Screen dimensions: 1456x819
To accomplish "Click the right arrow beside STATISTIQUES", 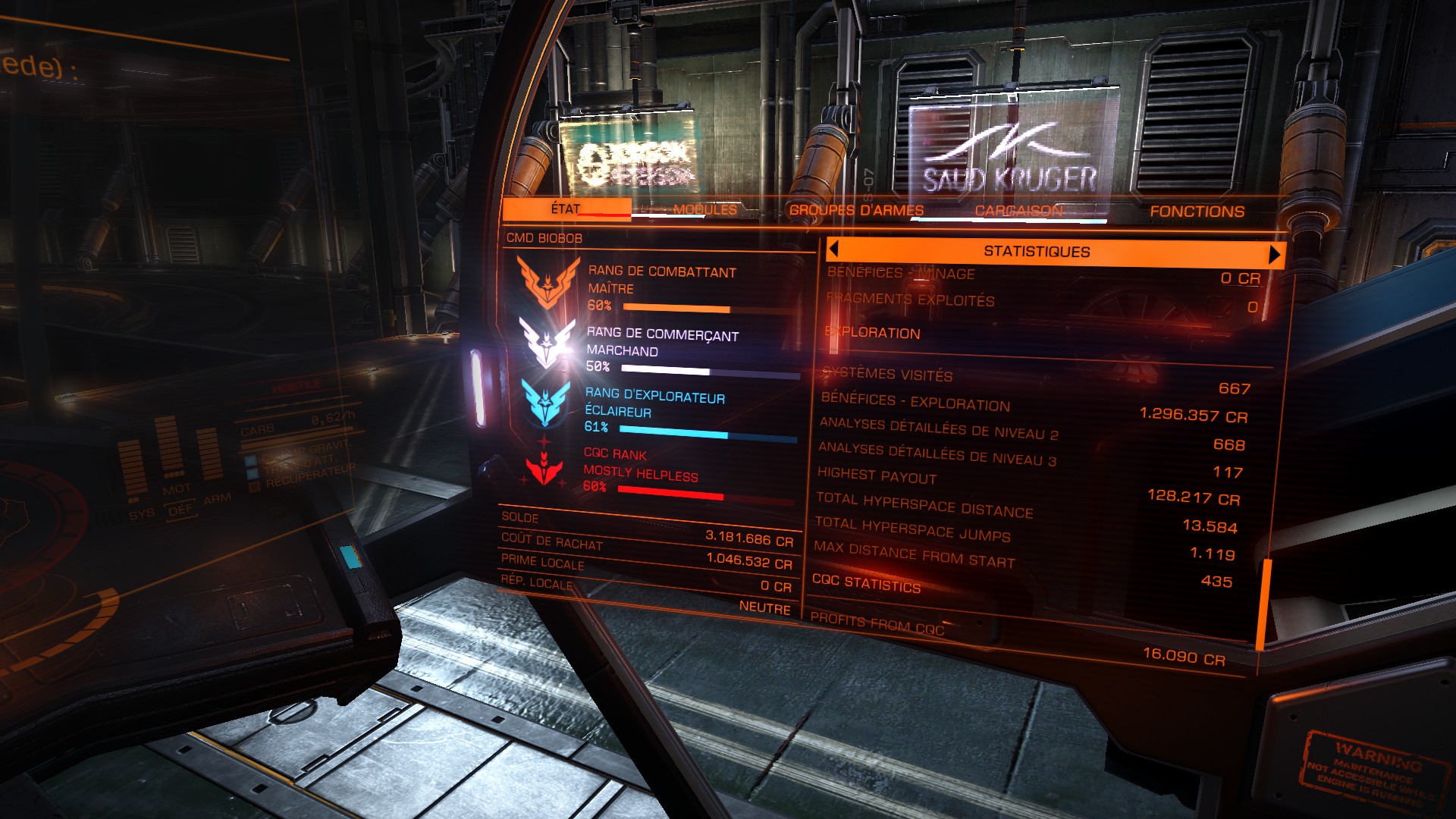I will coord(1274,254).
